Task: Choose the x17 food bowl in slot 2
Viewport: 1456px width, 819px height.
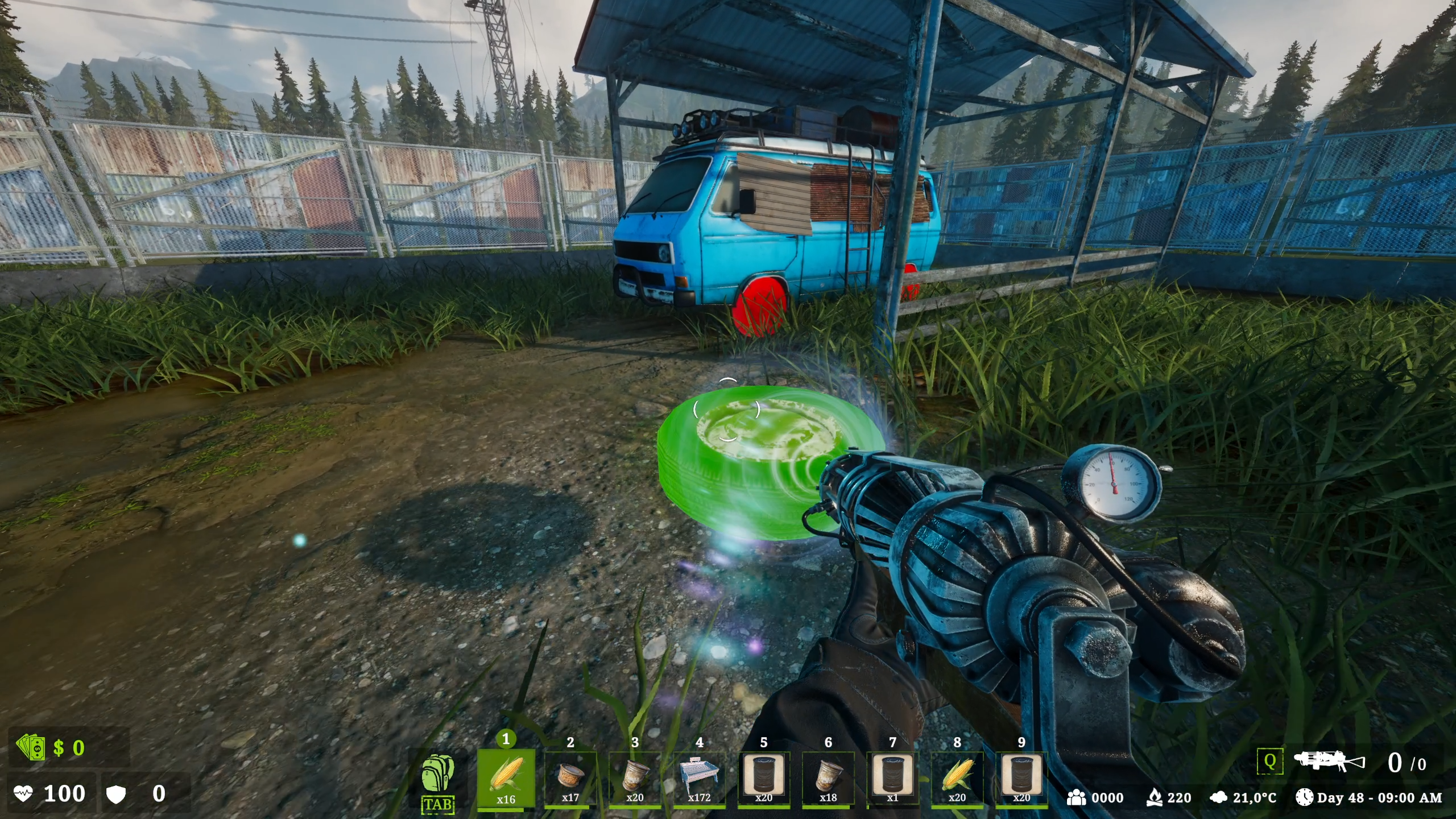Action: [x=570, y=777]
